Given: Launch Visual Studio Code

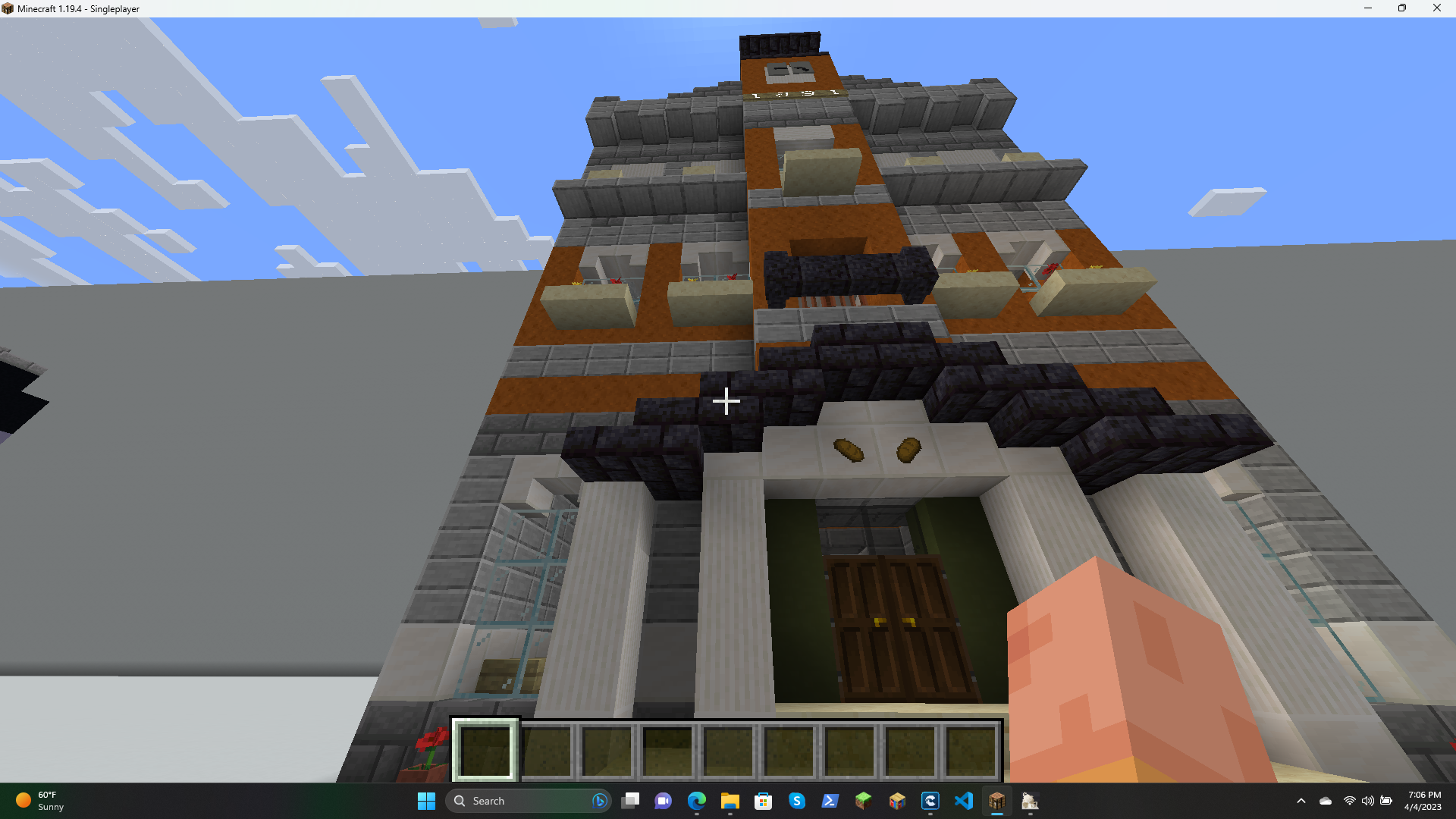Looking at the screenshot, I should click(965, 802).
